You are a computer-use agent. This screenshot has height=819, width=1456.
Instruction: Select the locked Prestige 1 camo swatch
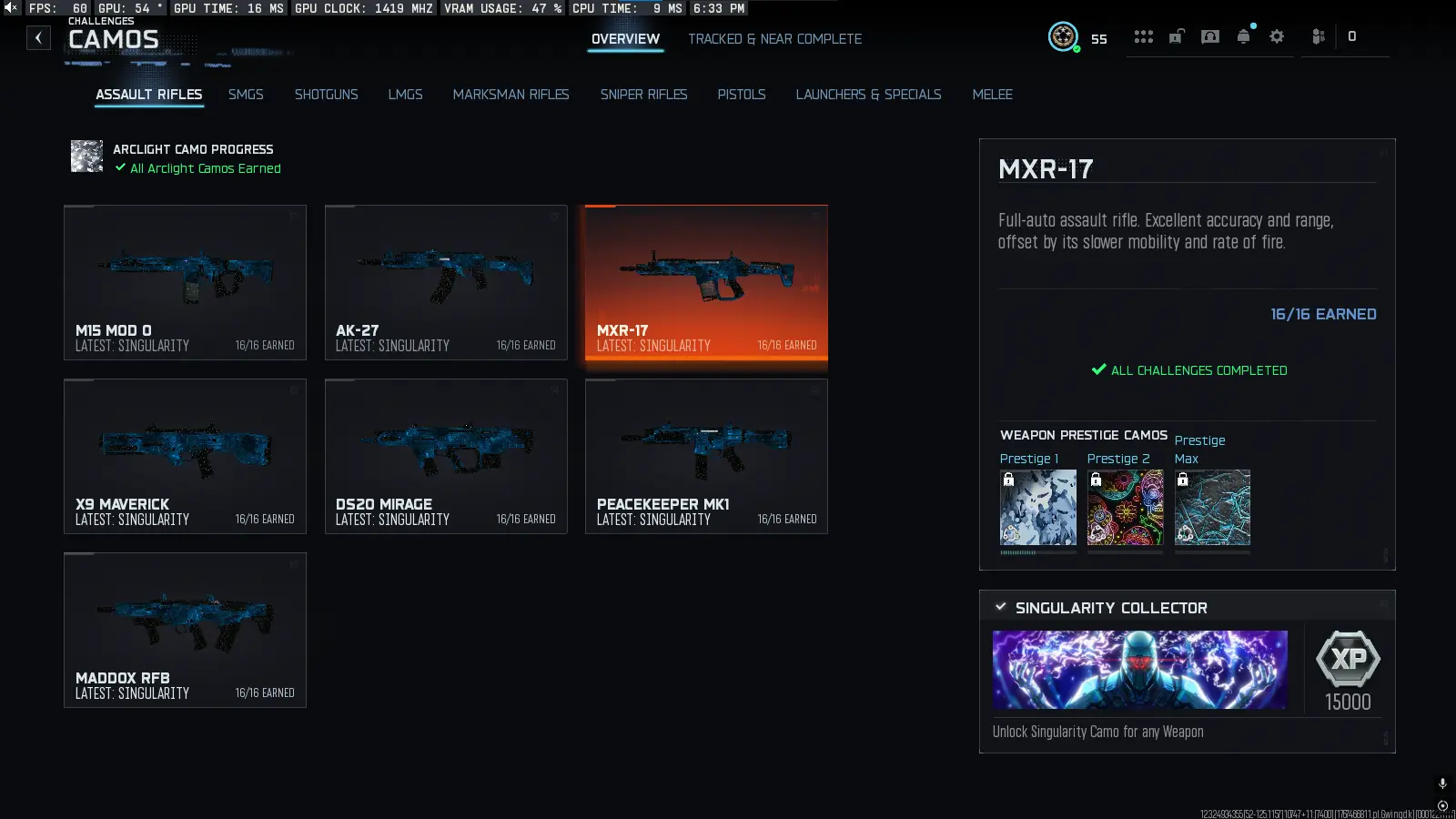pyautogui.click(x=1037, y=507)
